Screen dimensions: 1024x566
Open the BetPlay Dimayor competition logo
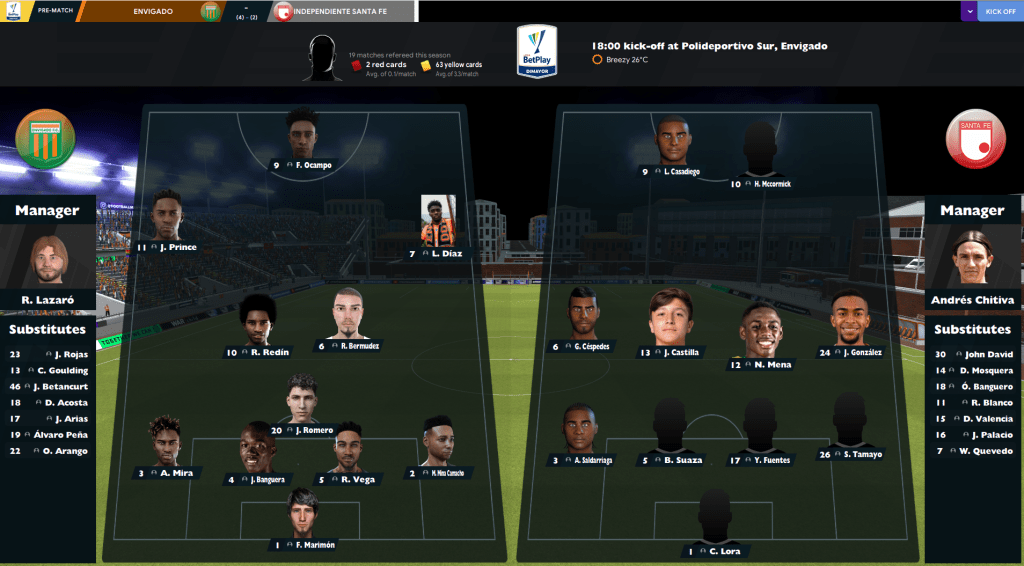pyautogui.click(x=536, y=52)
